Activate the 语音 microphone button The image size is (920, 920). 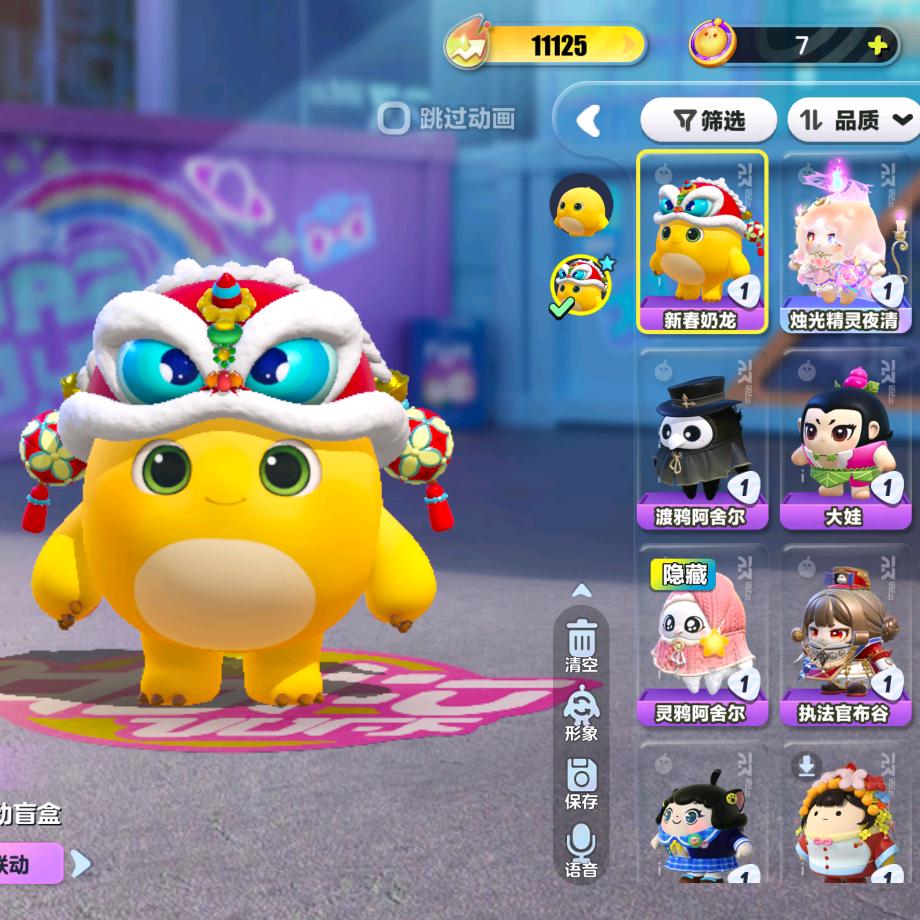coord(582,850)
